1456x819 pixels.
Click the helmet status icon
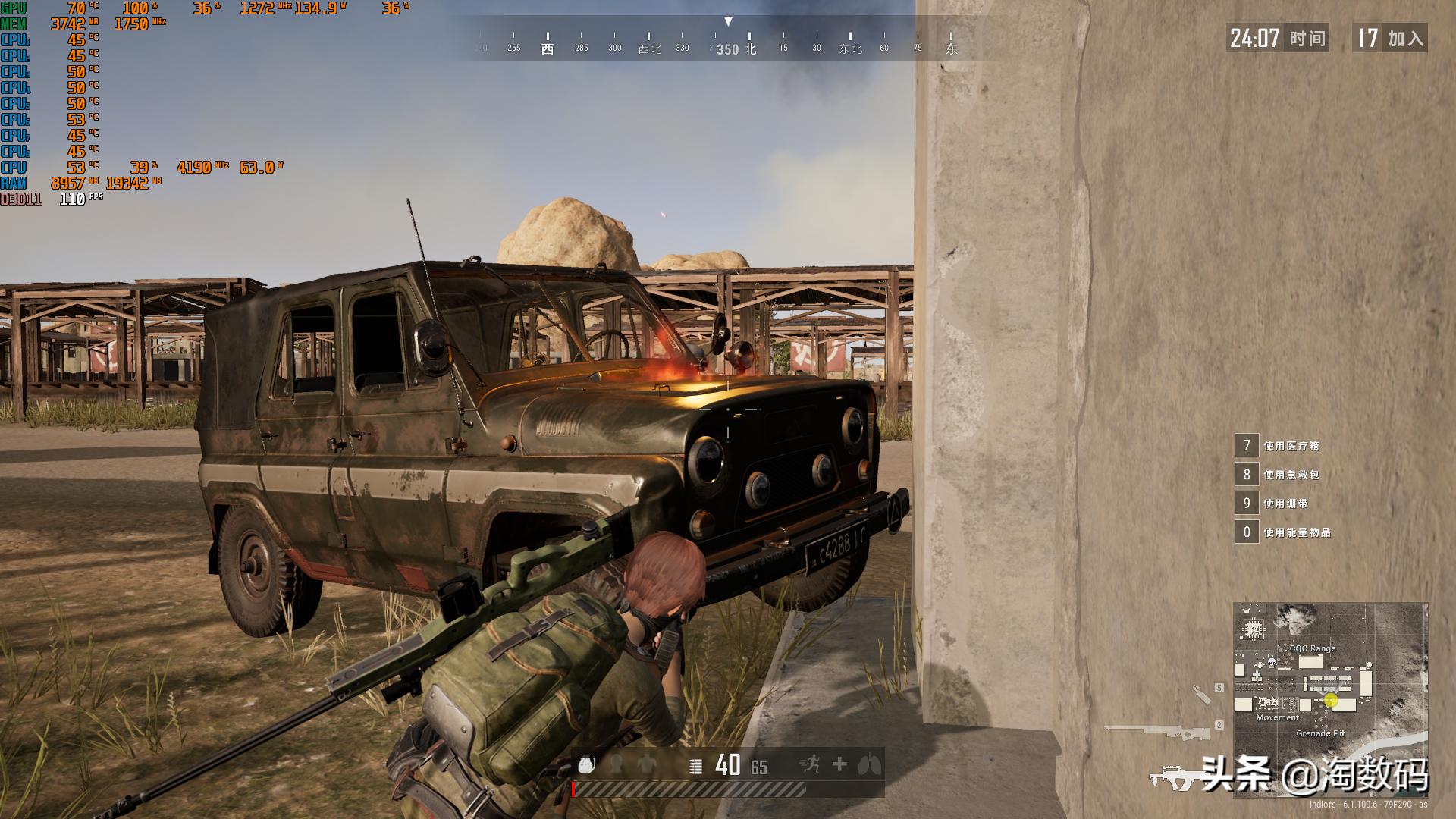point(617,765)
